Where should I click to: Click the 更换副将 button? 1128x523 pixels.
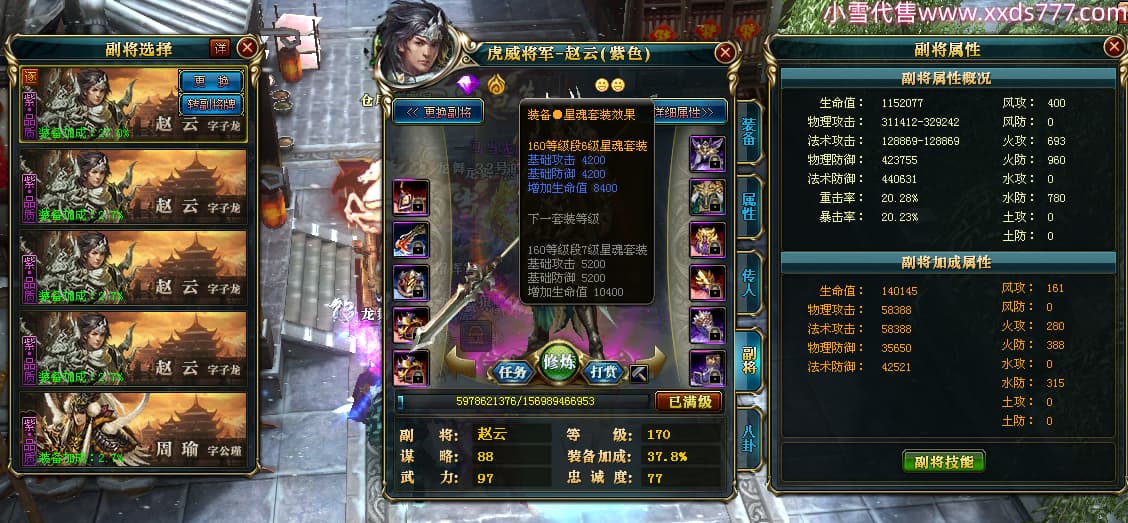(x=439, y=111)
